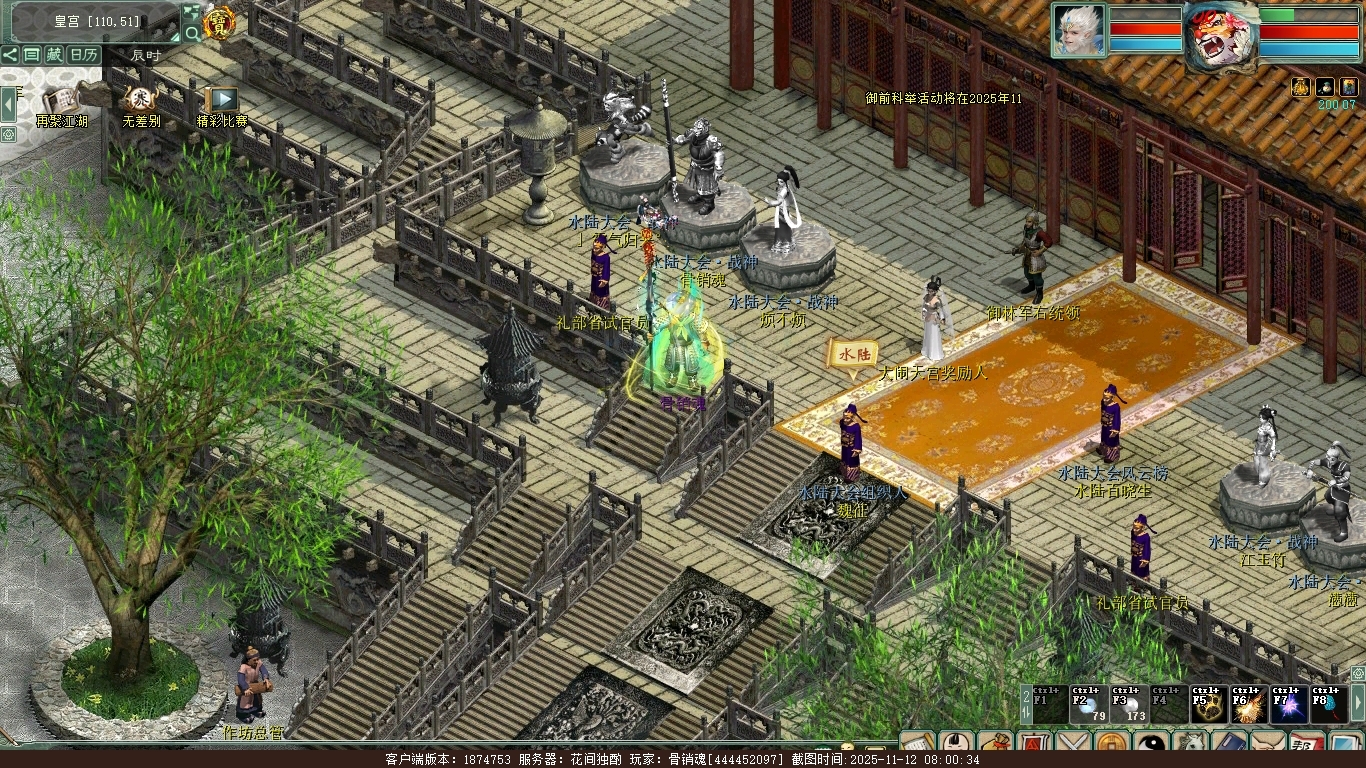Open the share icon button

pos(10,55)
